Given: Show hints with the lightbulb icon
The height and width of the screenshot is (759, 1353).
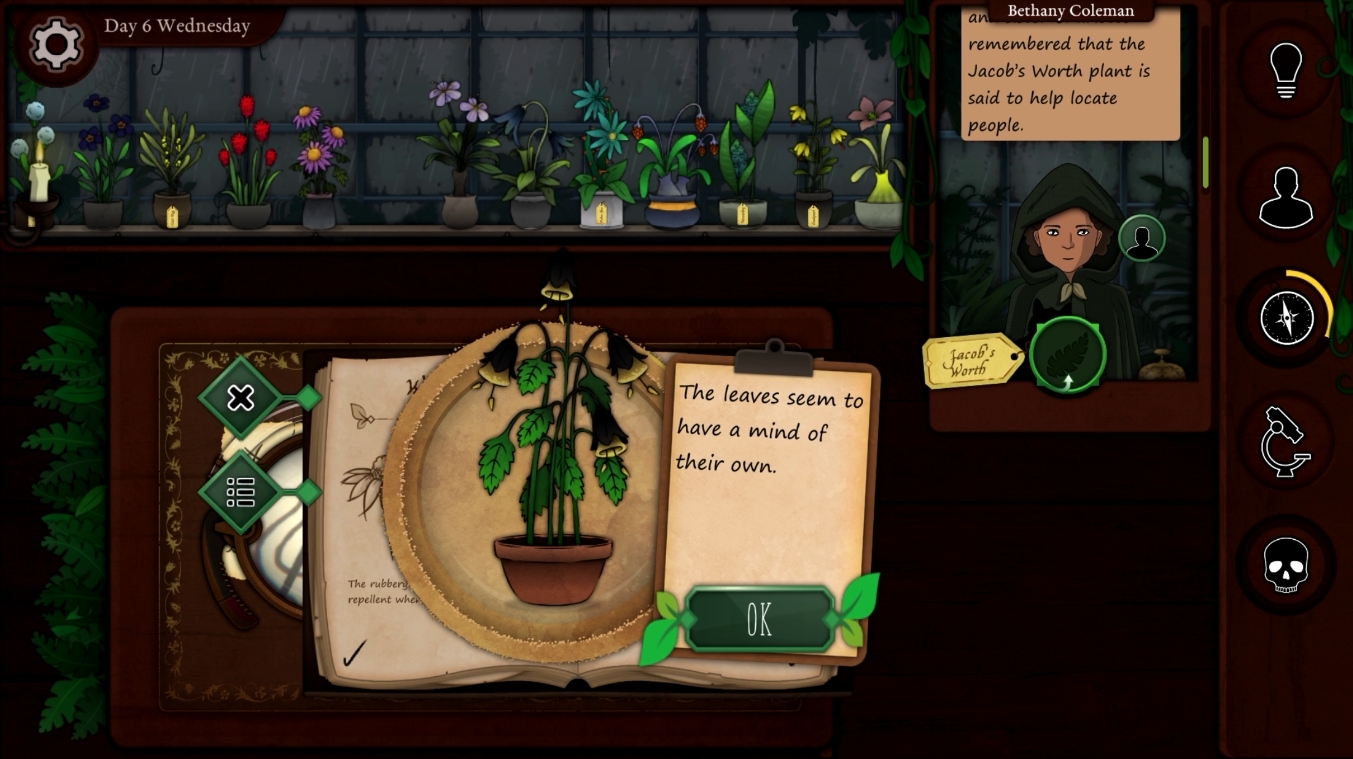Looking at the screenshot, I should pyautogui.click(x=1287, y=69).
